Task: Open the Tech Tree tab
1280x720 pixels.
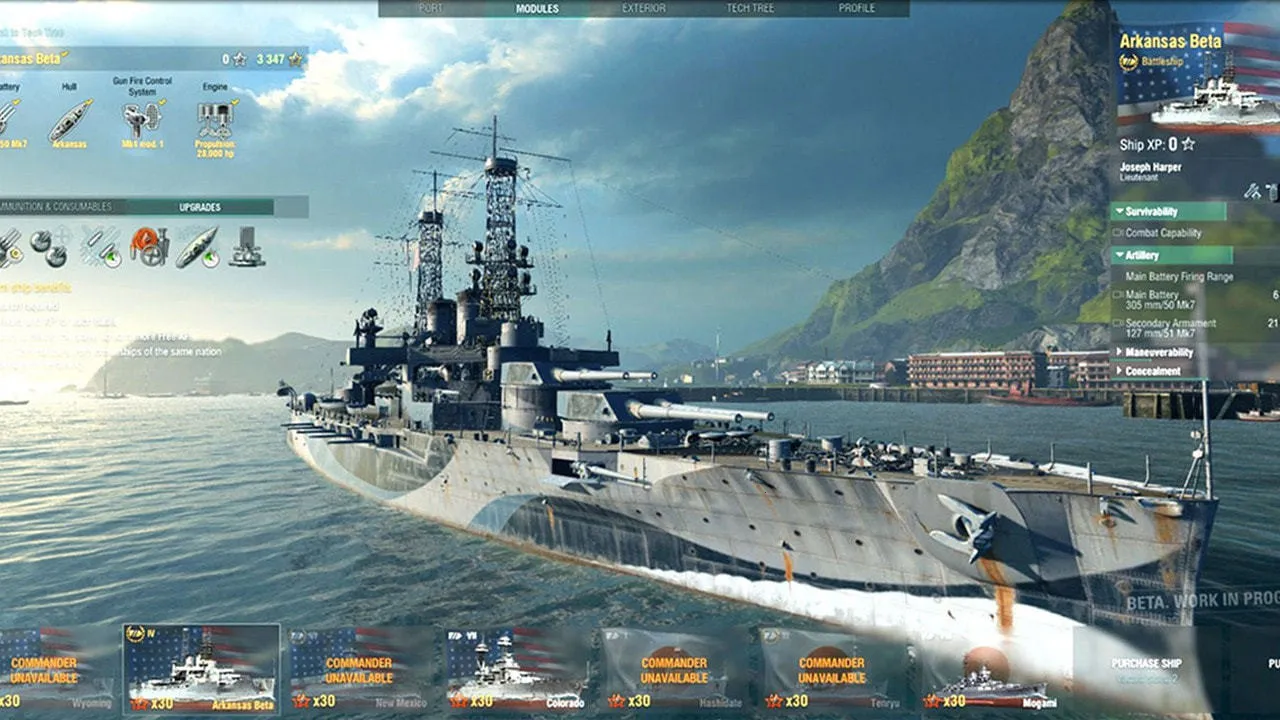Action: tap(750, 9)
